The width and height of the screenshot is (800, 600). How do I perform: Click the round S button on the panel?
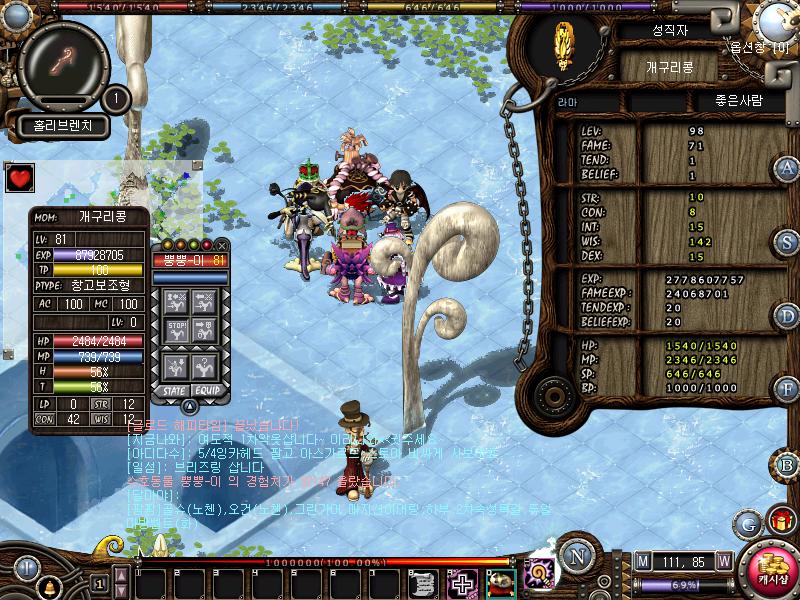[787, 242]
